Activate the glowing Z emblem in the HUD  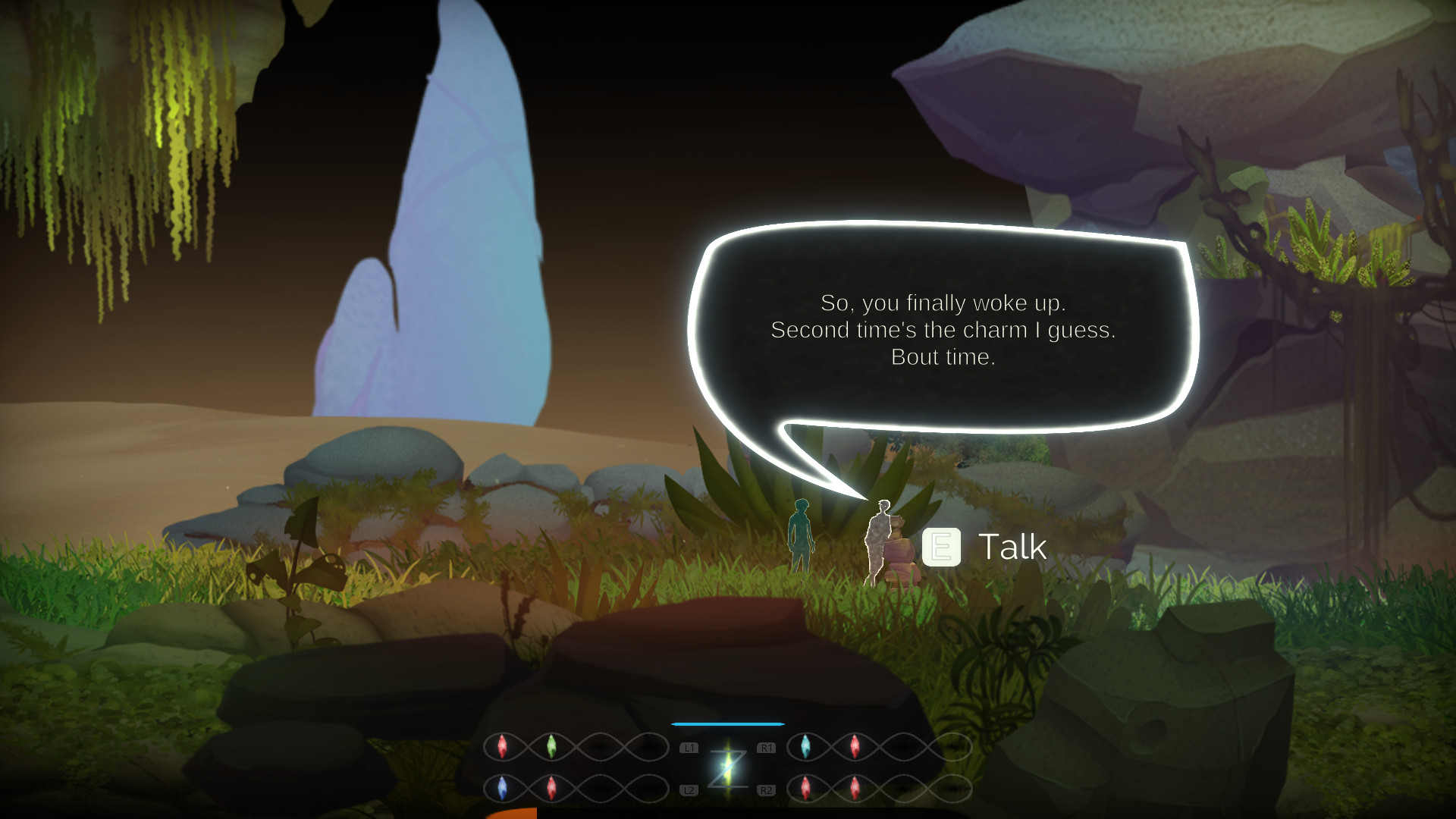pyautogui.click(x=727, y=767)
